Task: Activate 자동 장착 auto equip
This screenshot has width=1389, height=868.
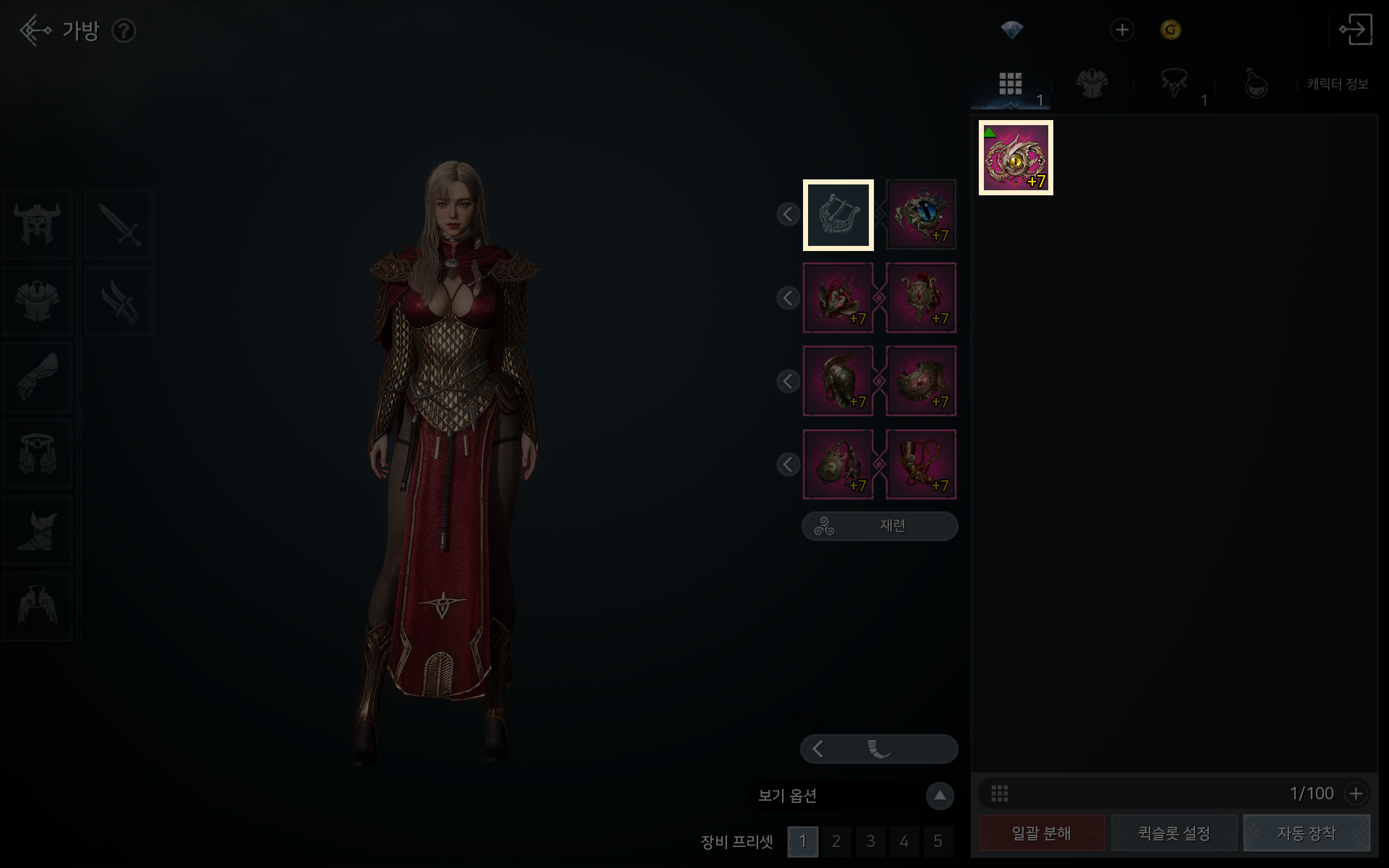Action: click(x=1306, y=833)
